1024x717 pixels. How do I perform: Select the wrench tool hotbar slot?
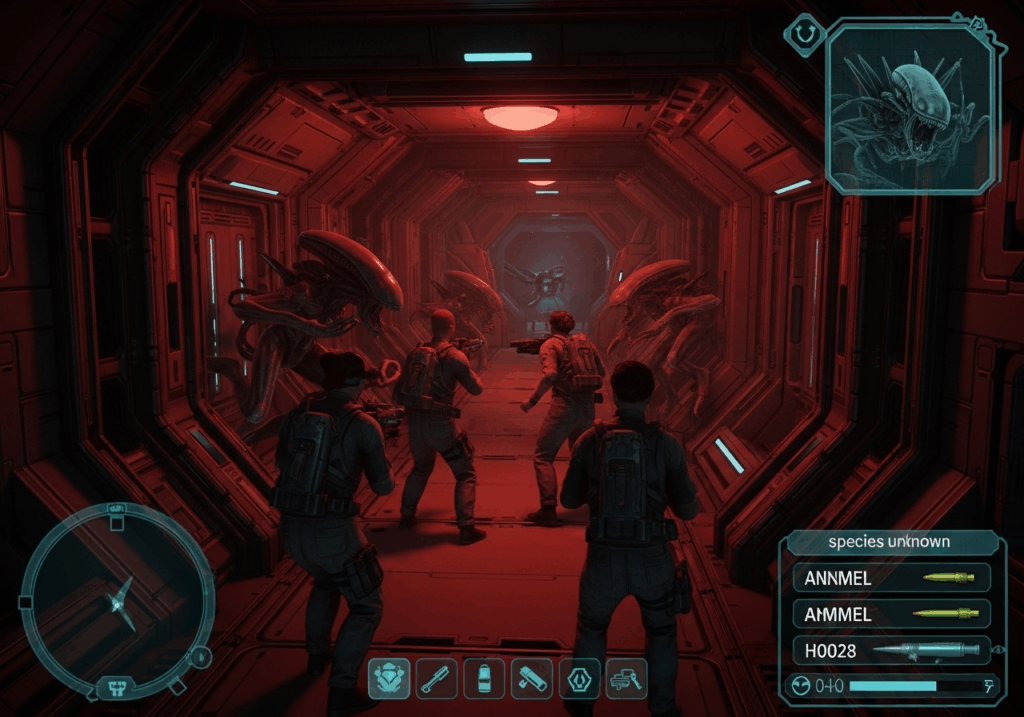437,680
